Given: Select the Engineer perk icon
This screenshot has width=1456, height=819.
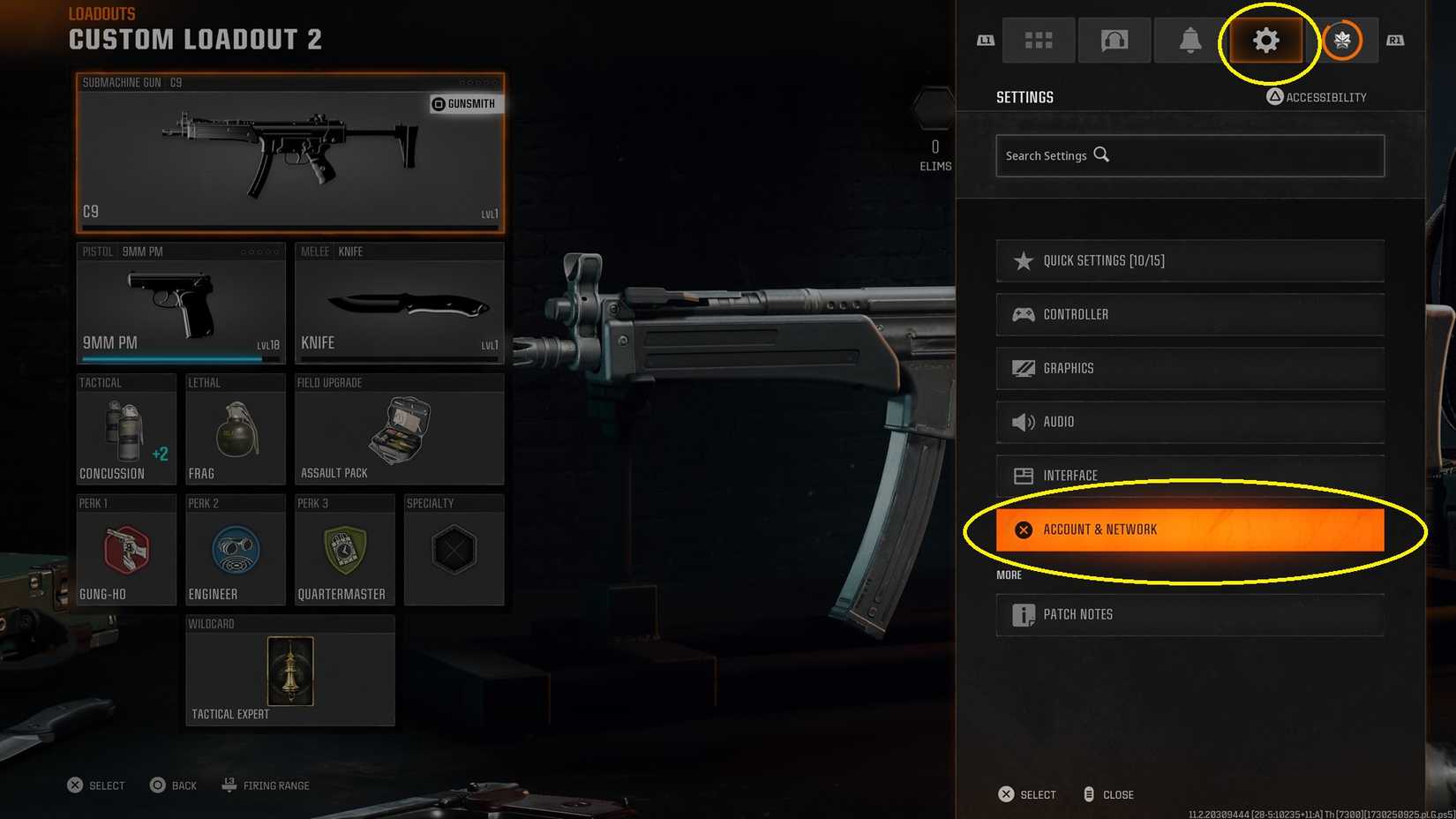Looking at the screenshot, I should [x=235, y=552].
